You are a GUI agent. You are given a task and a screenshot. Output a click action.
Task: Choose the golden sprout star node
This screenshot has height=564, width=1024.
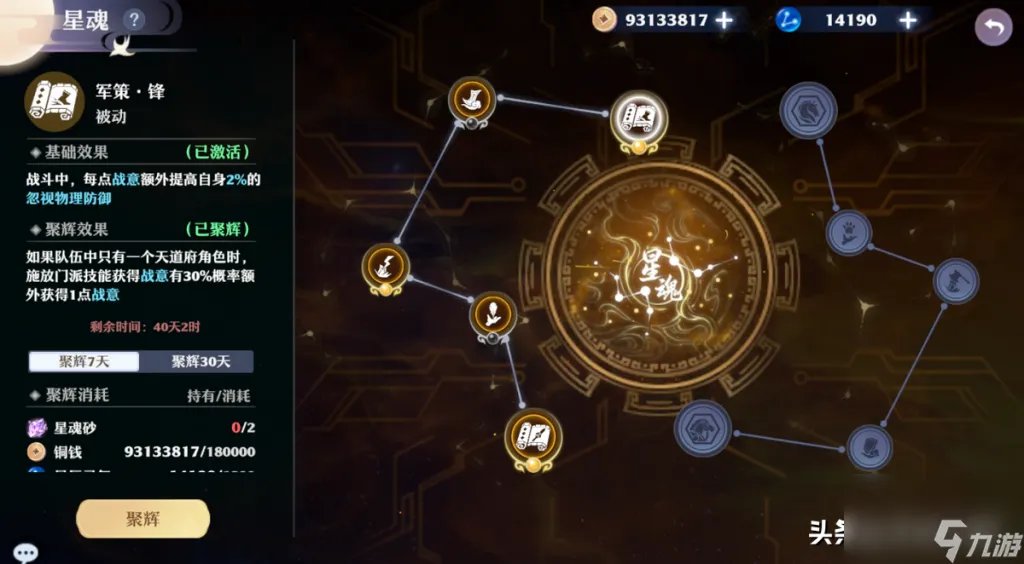tap(493, 314)
